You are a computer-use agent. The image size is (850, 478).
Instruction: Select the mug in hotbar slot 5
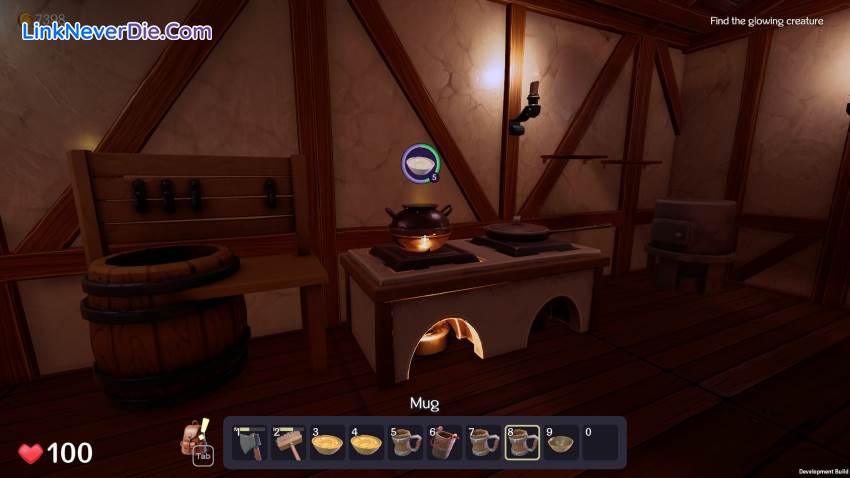(x=405, y=443)
